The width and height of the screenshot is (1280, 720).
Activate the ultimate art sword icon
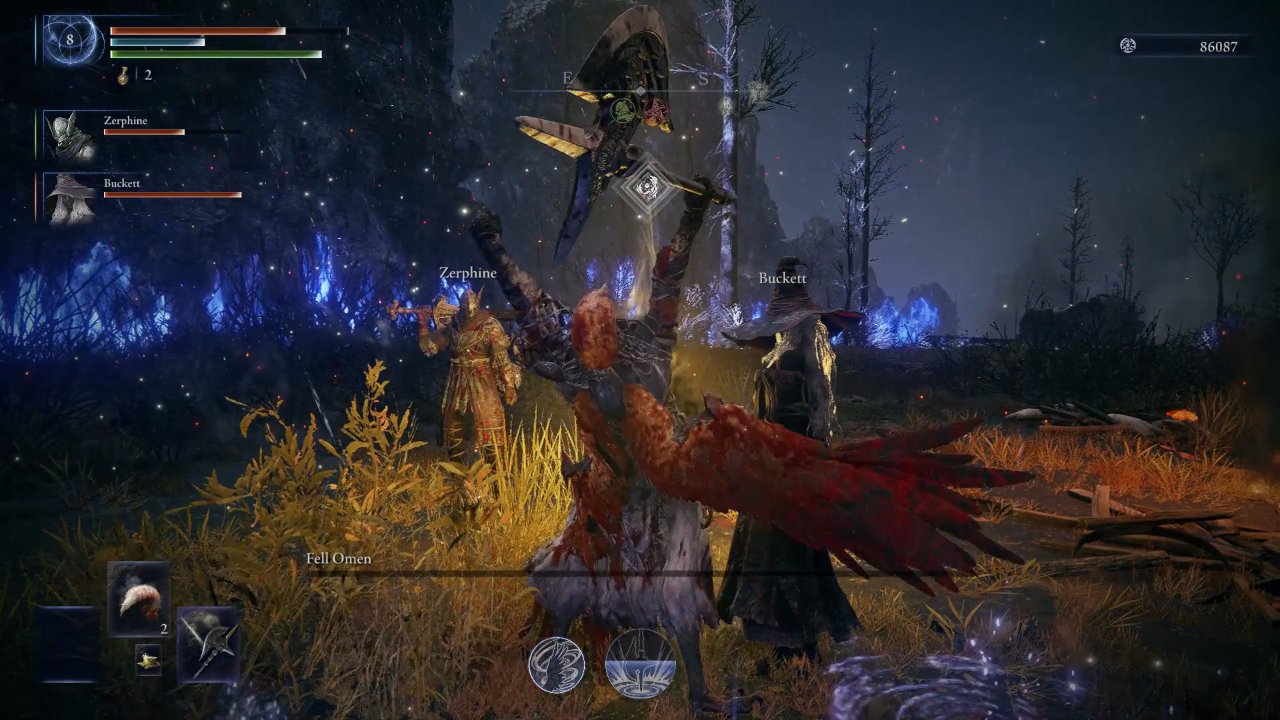[640, 664]
